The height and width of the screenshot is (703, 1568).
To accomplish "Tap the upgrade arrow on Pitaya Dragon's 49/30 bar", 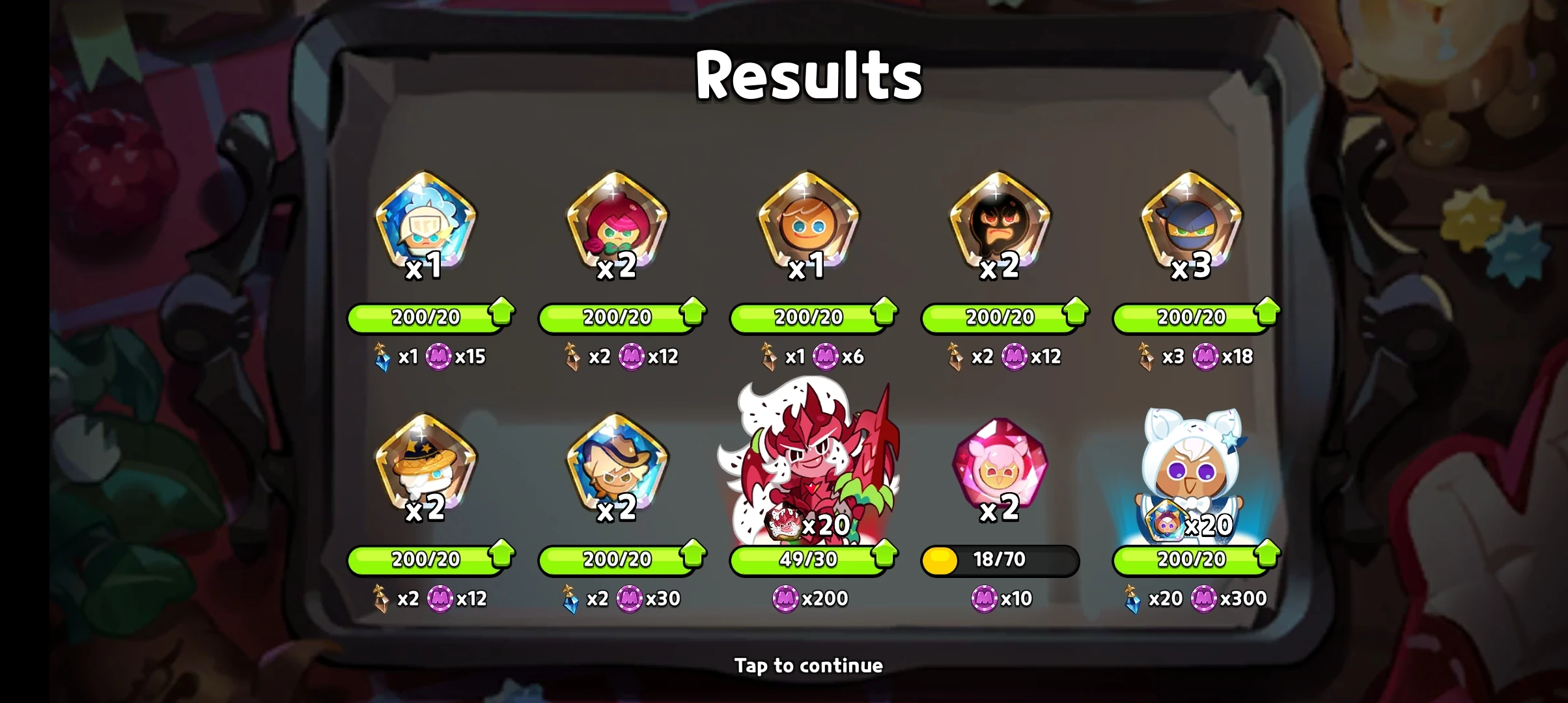I will (882, 558).
